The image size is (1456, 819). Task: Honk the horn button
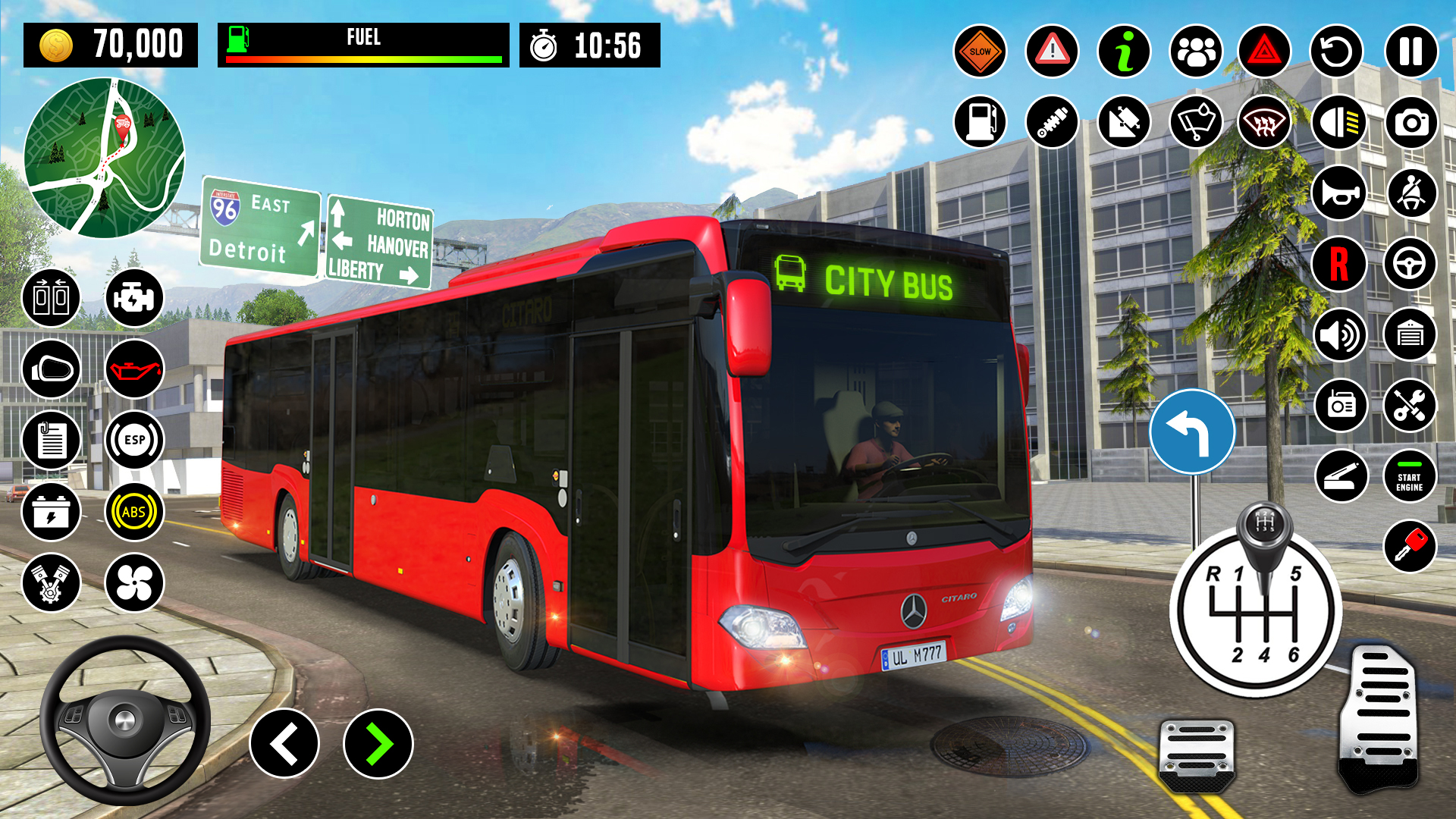point(1338,193)
